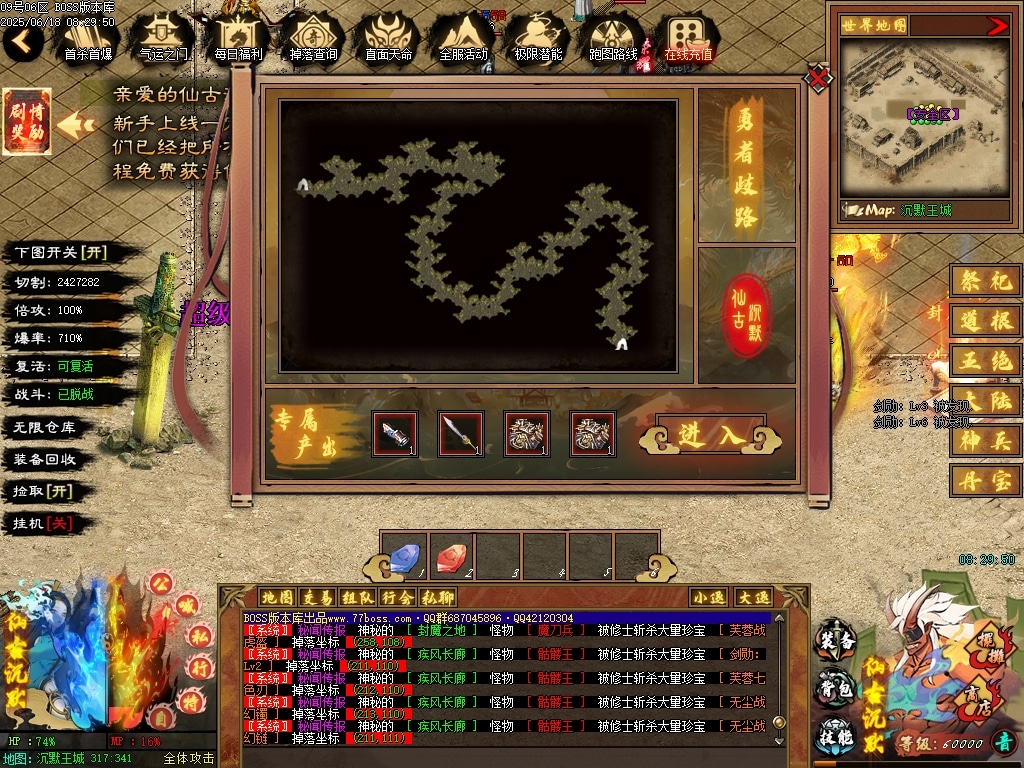Expand the world map with the red arrow
The image size is (1024, 768).
coord(997,26)
